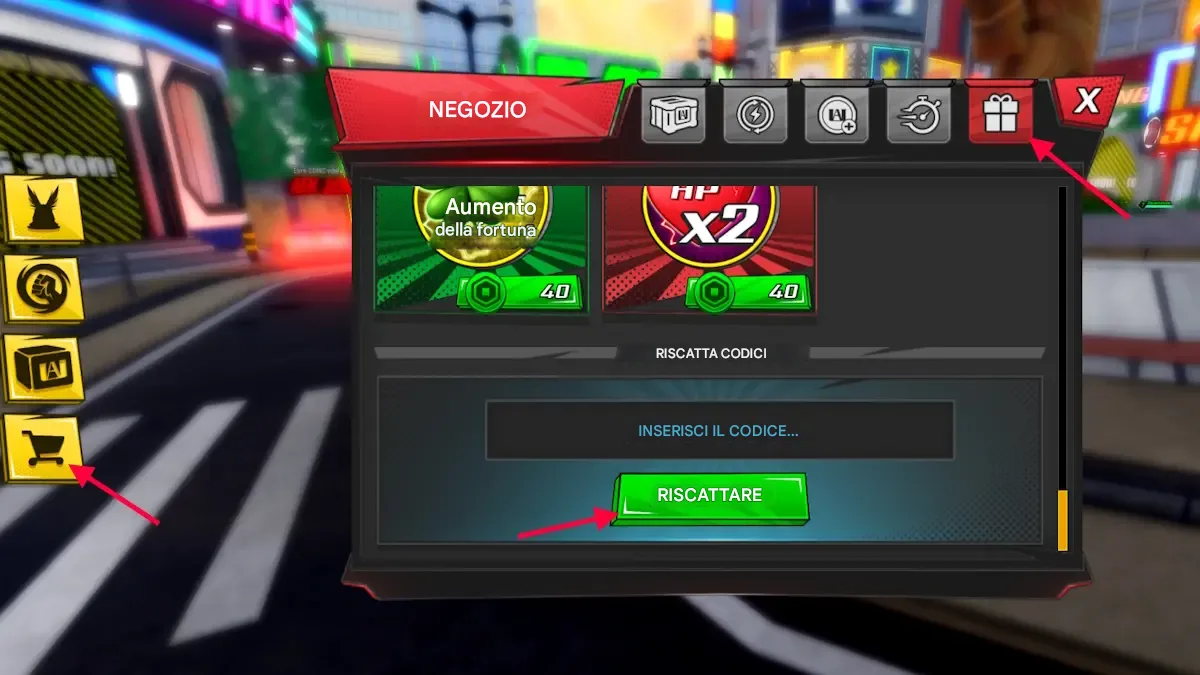Open the crate shop tab
1200x675 pixels.
point(673,112)
